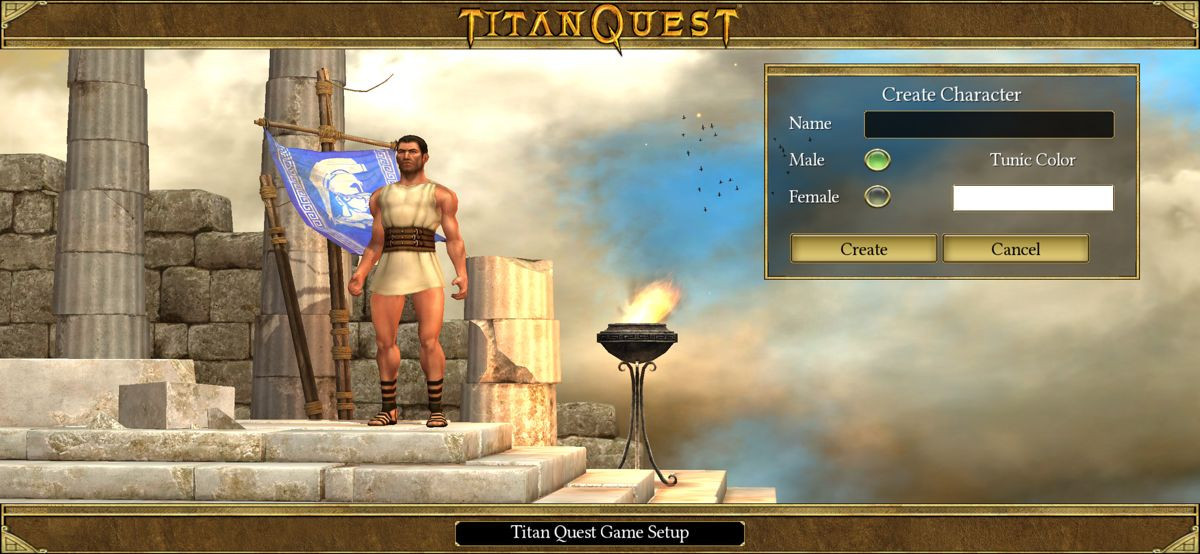Cancel character creation
1200x554 pixels.
pos(1015,249)
